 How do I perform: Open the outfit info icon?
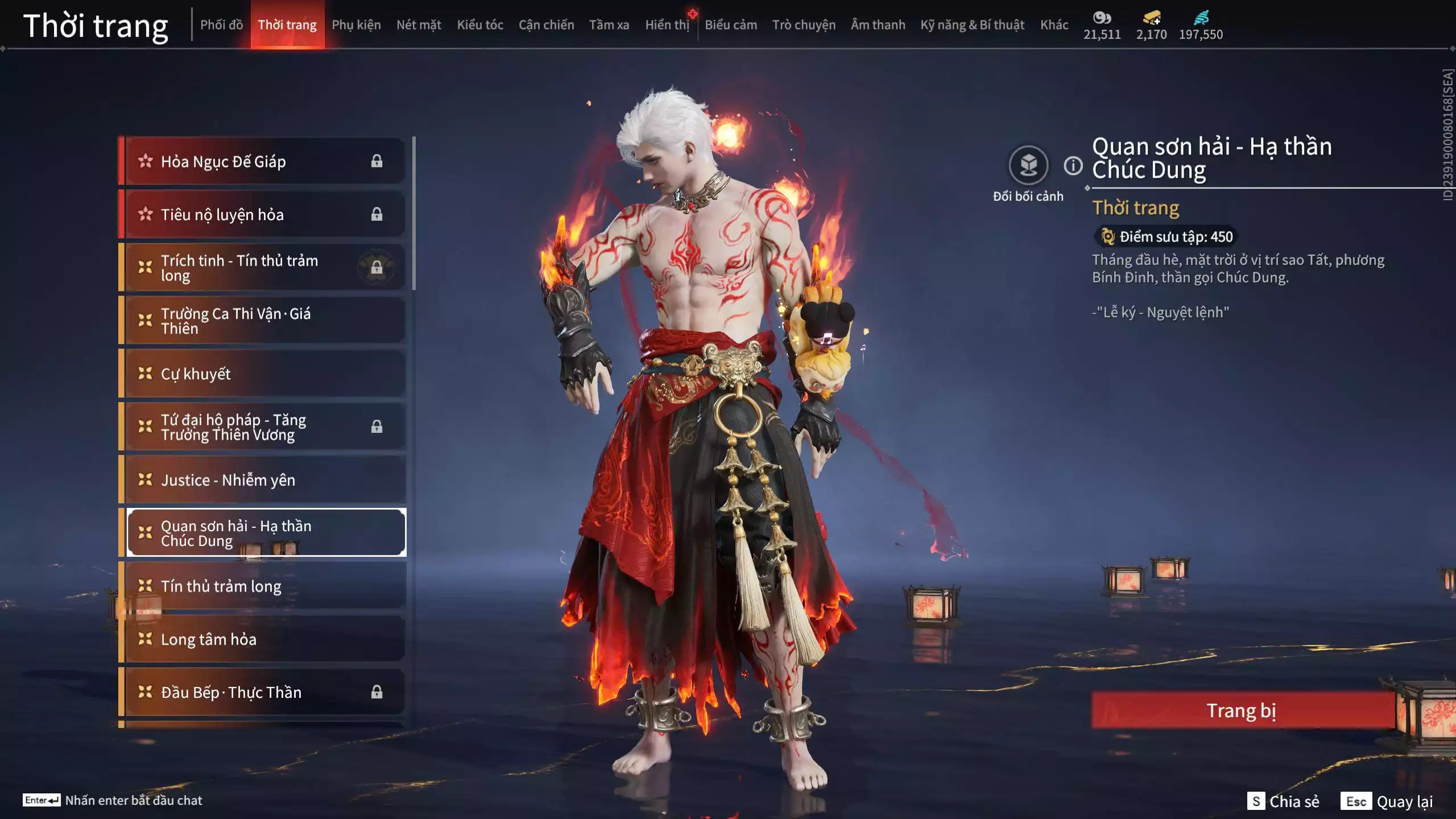(1073, 166)
